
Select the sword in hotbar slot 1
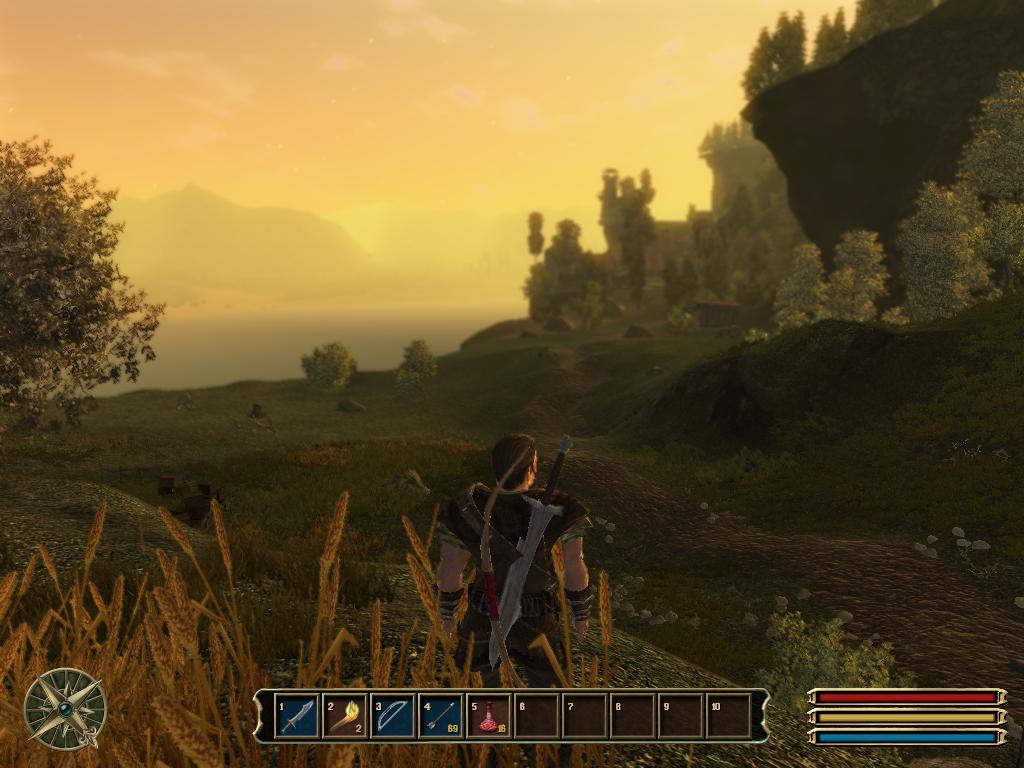(x=297, y=716)
